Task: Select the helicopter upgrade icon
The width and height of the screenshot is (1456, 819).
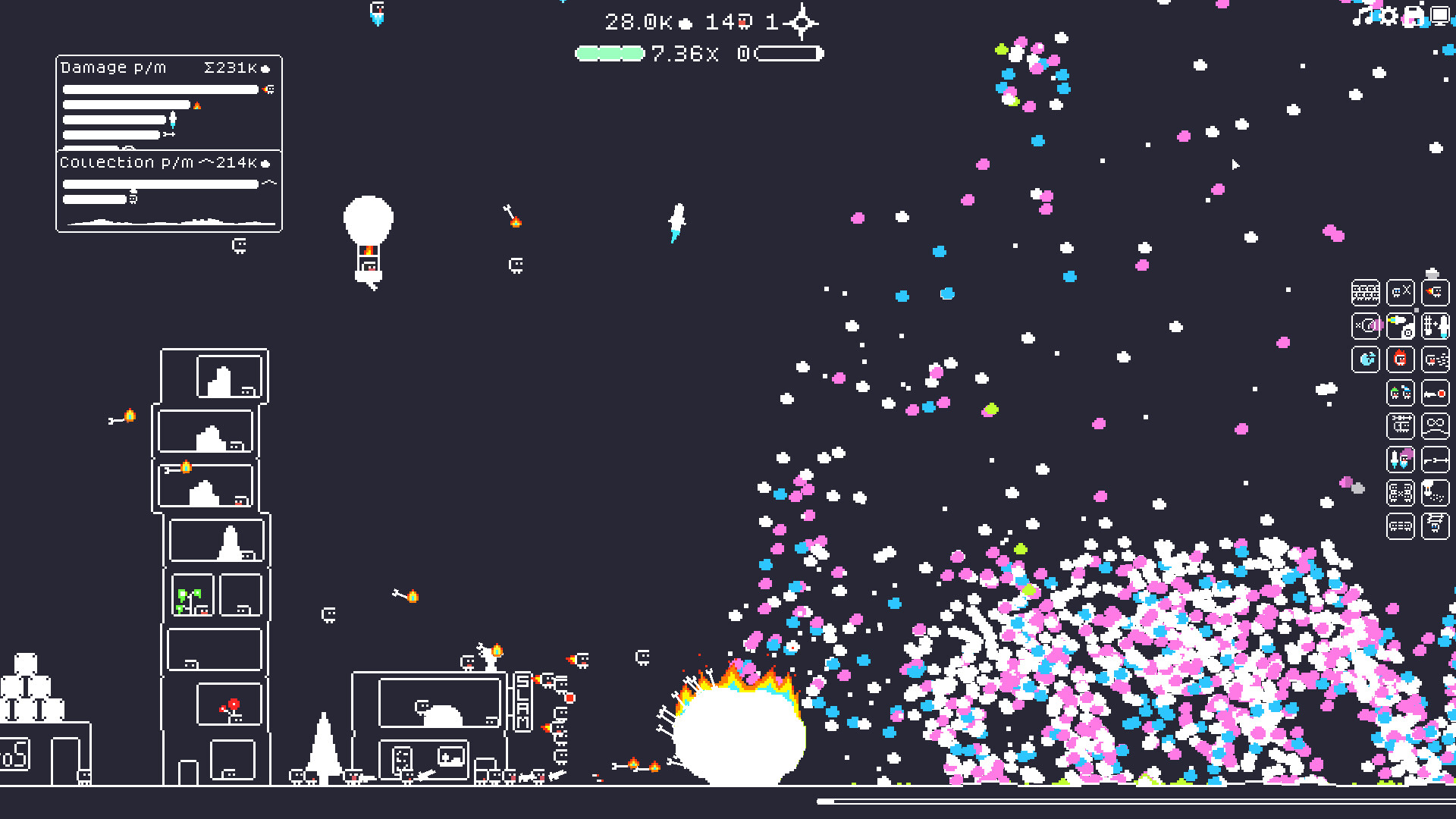Action: tap(1401, 426)
